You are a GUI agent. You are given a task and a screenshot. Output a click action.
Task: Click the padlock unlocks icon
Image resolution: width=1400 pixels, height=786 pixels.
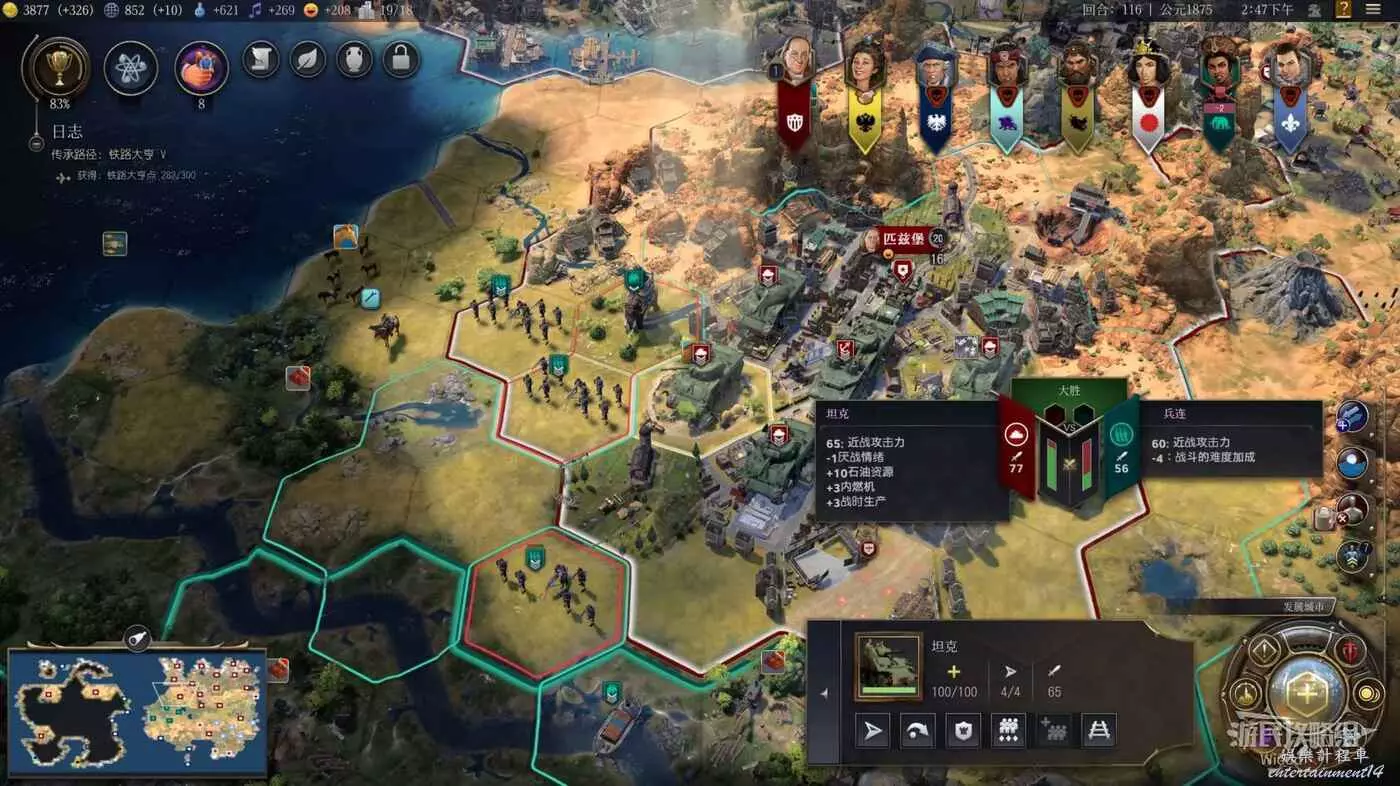point(400,59)
